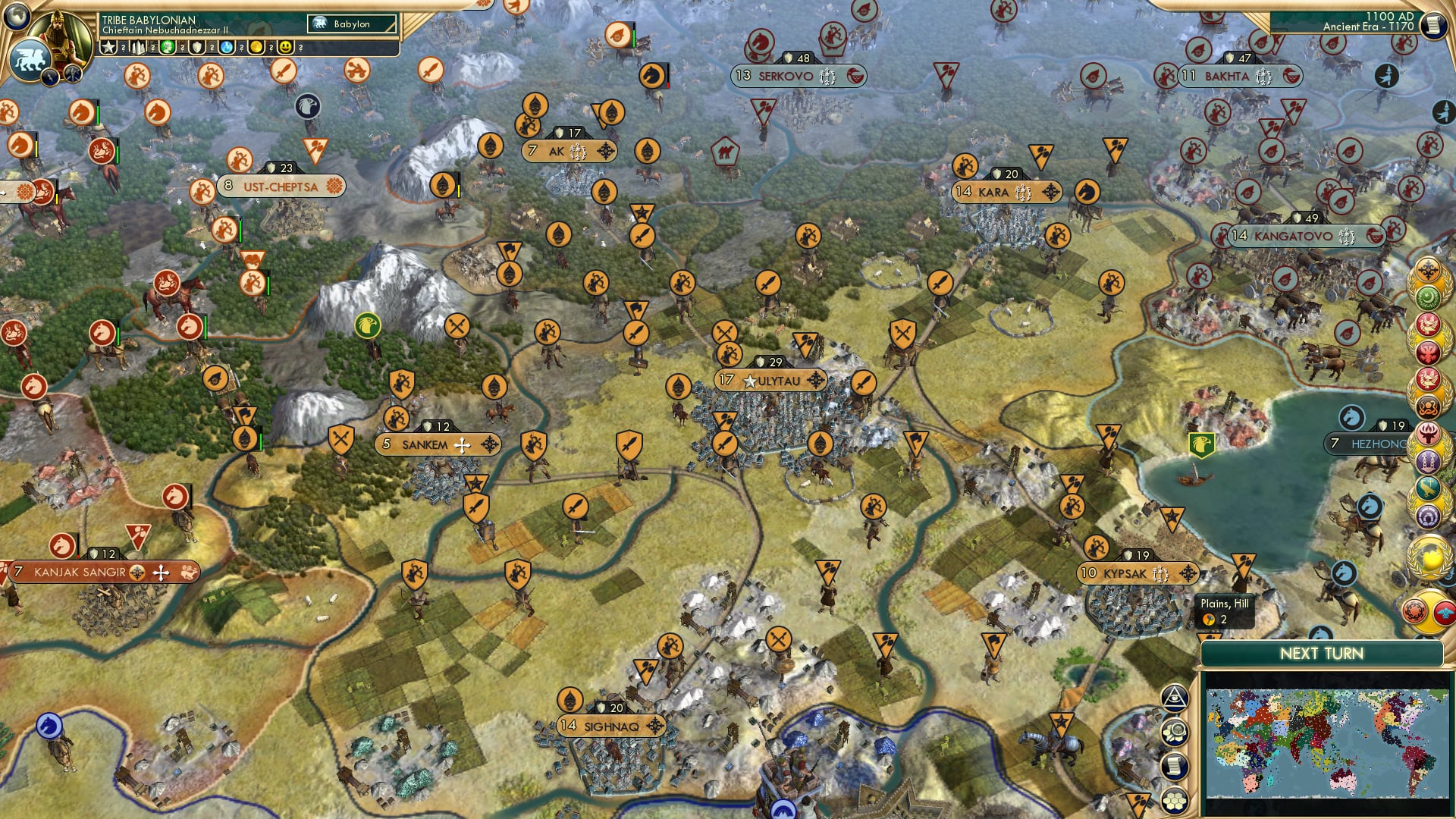Click the blue science indicator icon
Image resolution: width=1456 pixels, height=819 pixels.
[227, 47]
